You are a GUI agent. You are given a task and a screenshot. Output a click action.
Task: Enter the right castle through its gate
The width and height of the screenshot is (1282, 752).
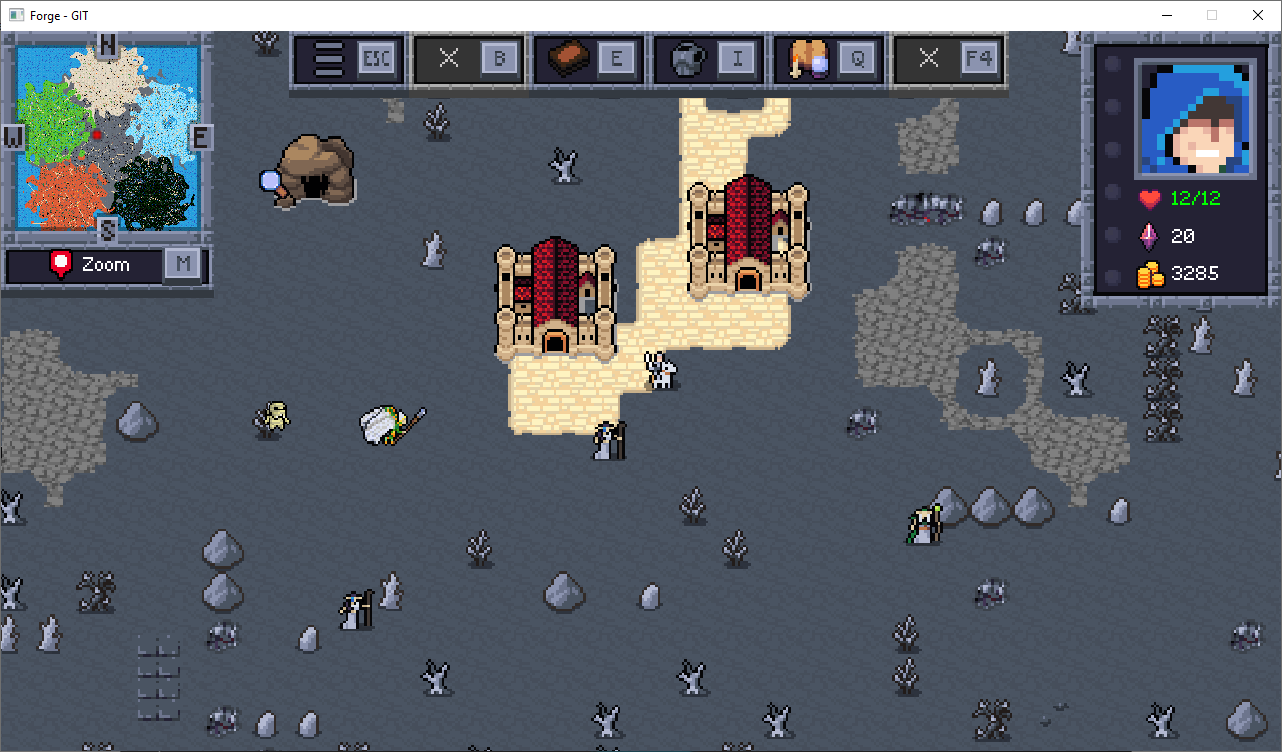(750, 278)
